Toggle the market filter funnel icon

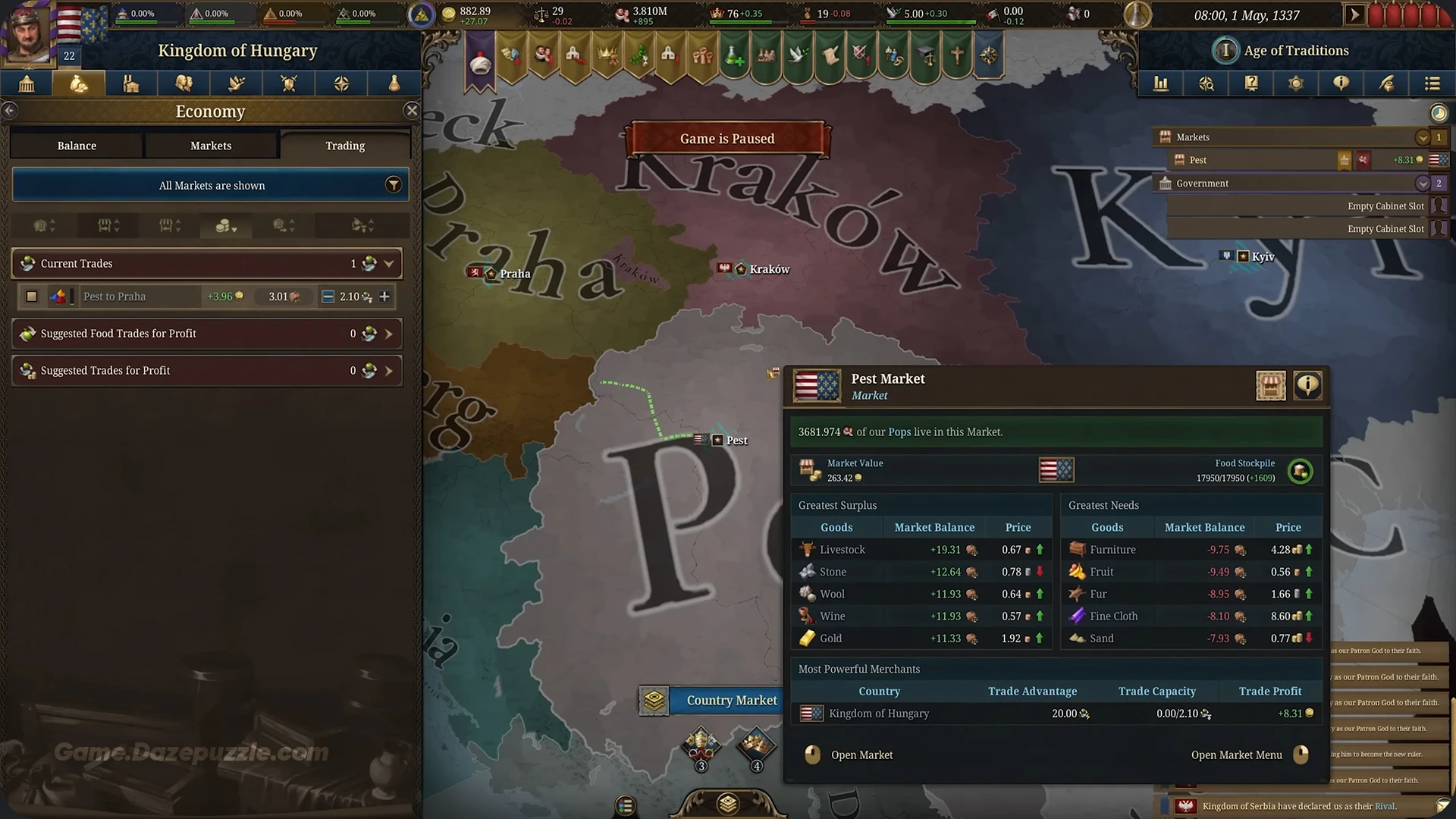point(393,184)
